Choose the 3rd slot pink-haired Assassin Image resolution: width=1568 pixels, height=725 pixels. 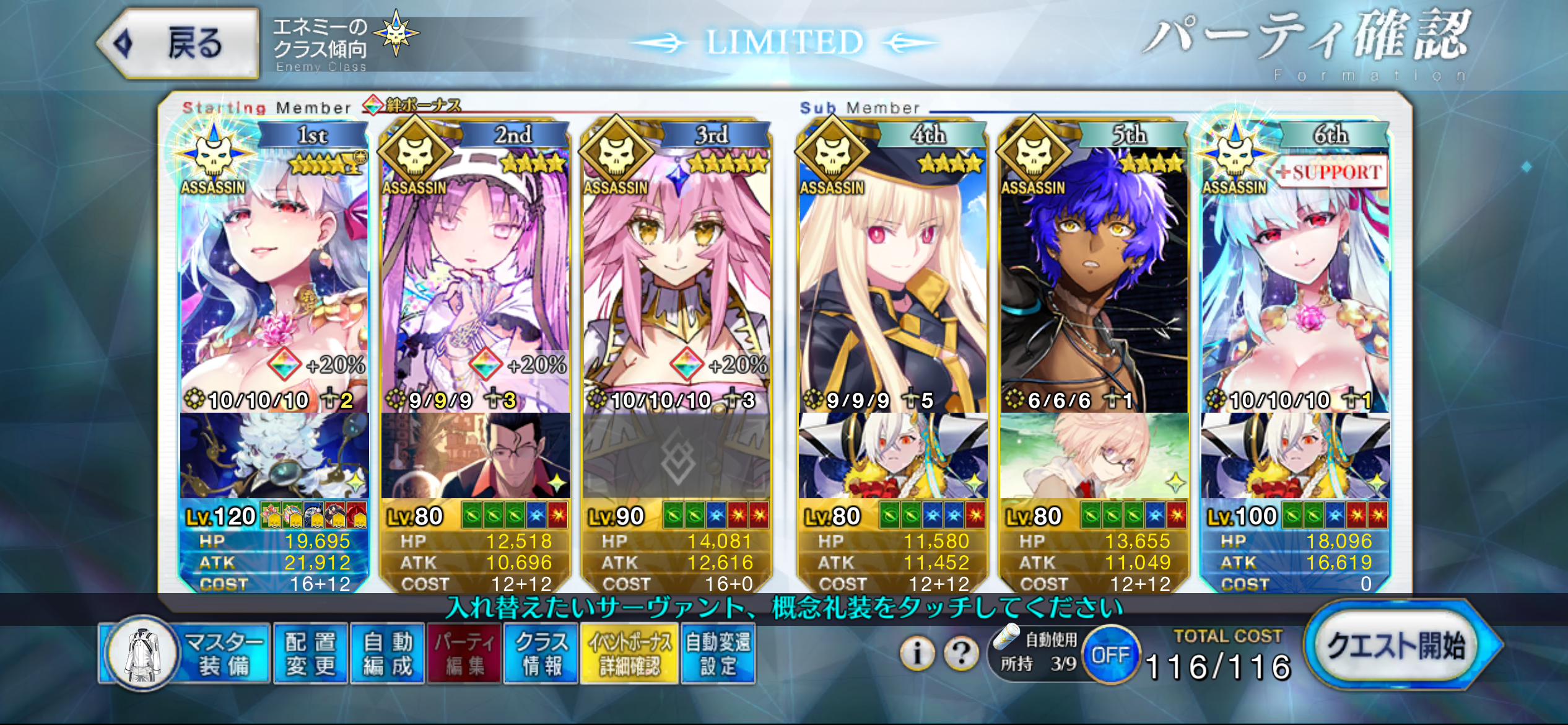coord(676,279)
